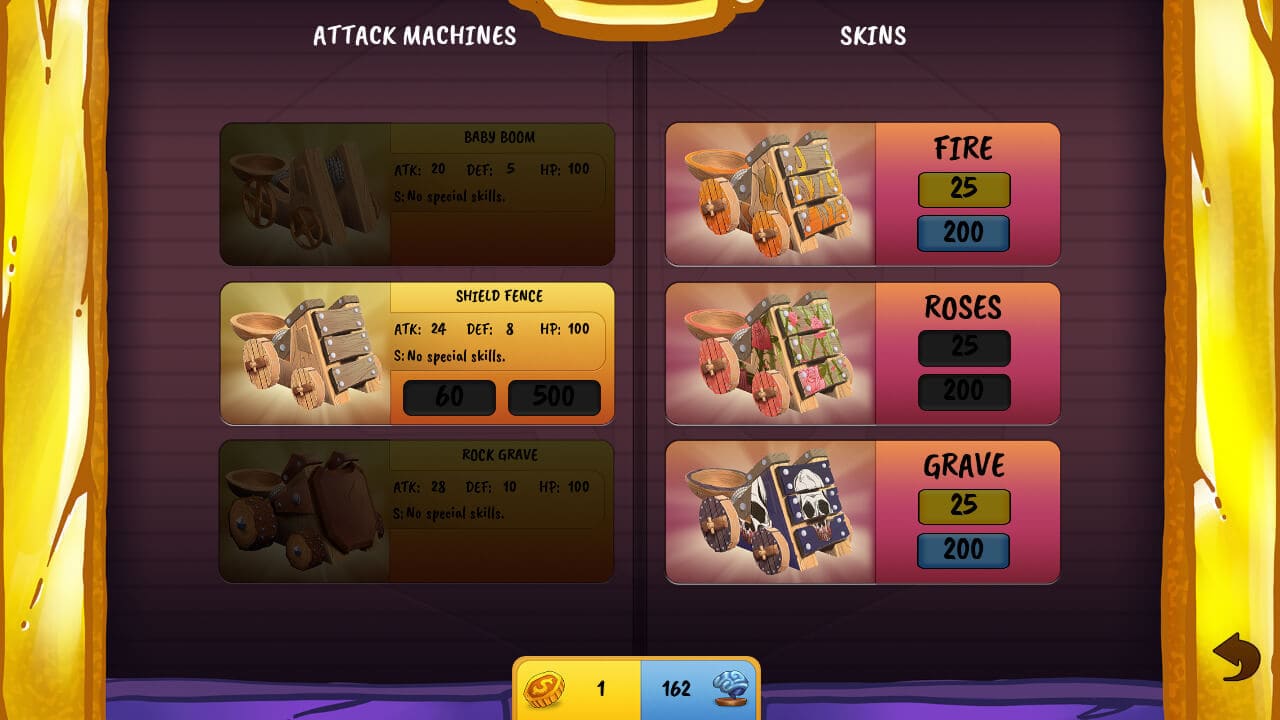Purchase the Grave skin for 25 coins
This screenshot has width=1280, height=720.
click(963, 506)
